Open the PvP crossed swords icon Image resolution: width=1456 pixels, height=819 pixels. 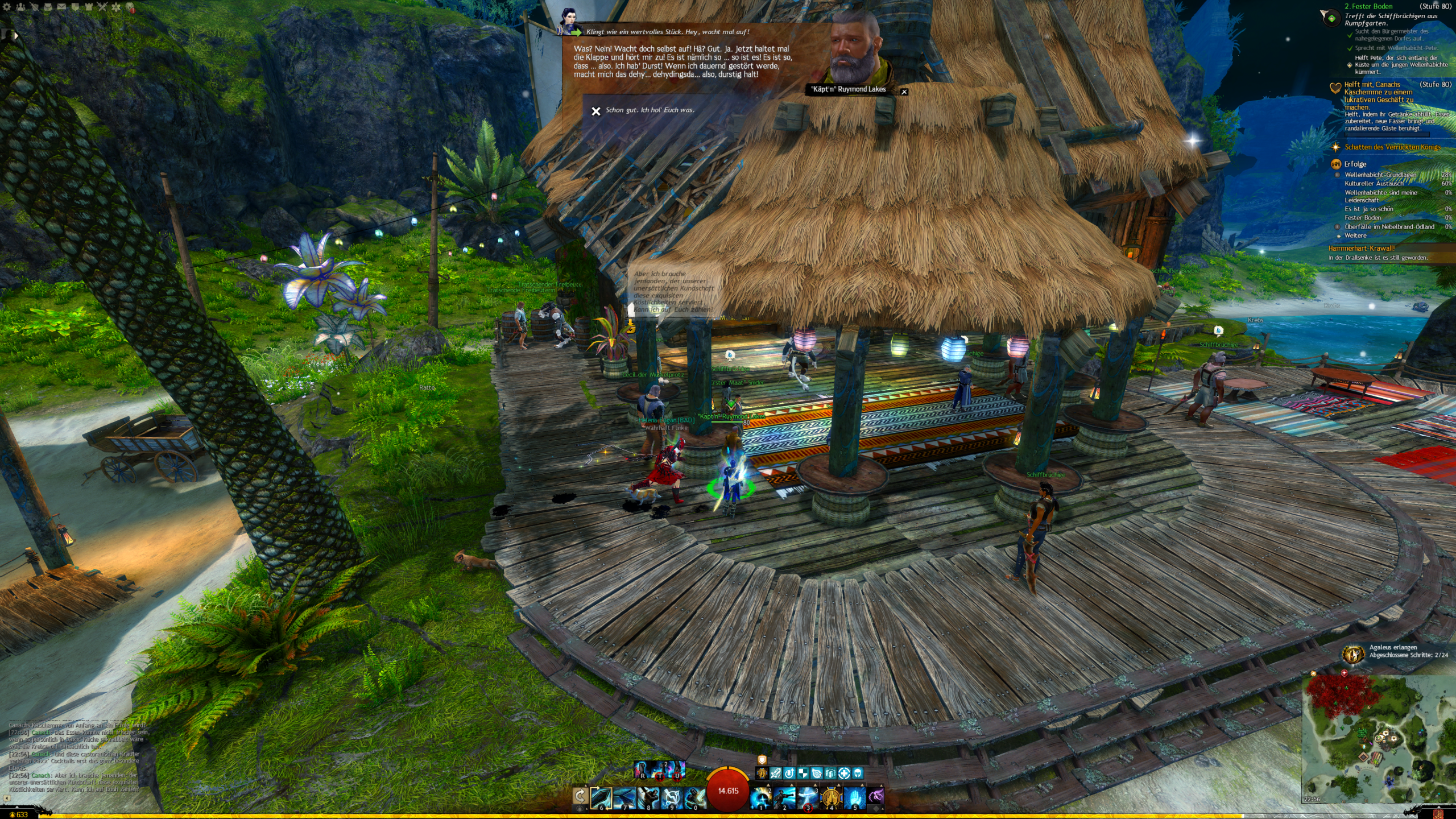pos(102,7)
